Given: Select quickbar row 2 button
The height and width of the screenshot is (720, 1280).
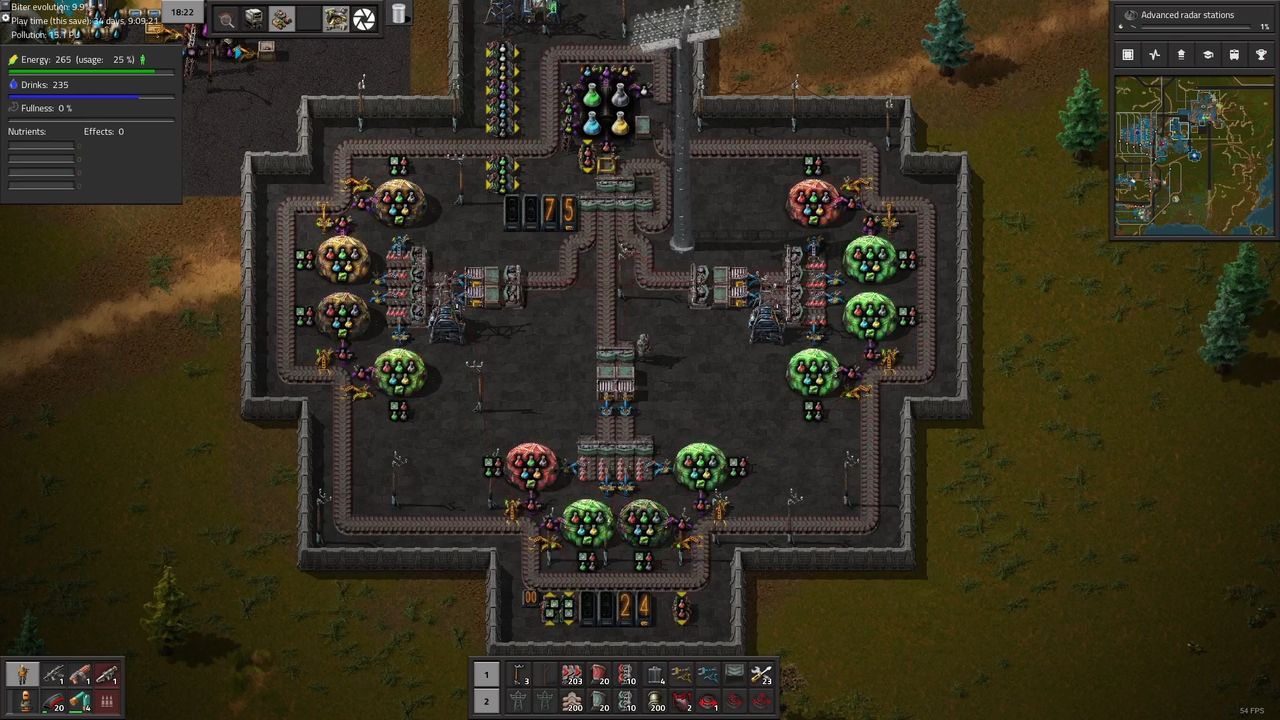Looking at the screenshot, I should (486, 701).
